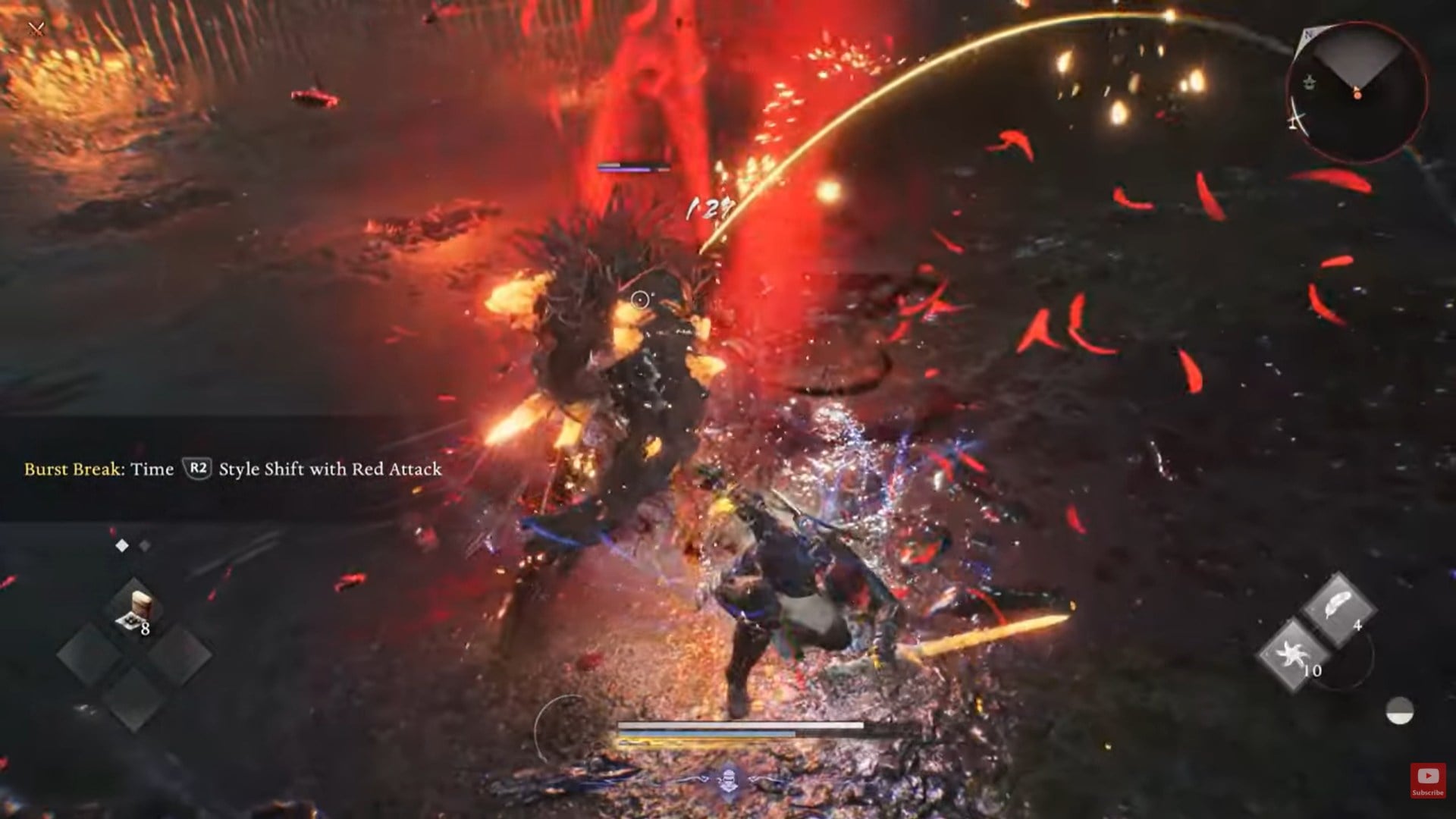This screenshot has height=819, width=1456.
Task: Click the crossed-swords marker on the minimap edge
Action: (x=1297, y=121)
